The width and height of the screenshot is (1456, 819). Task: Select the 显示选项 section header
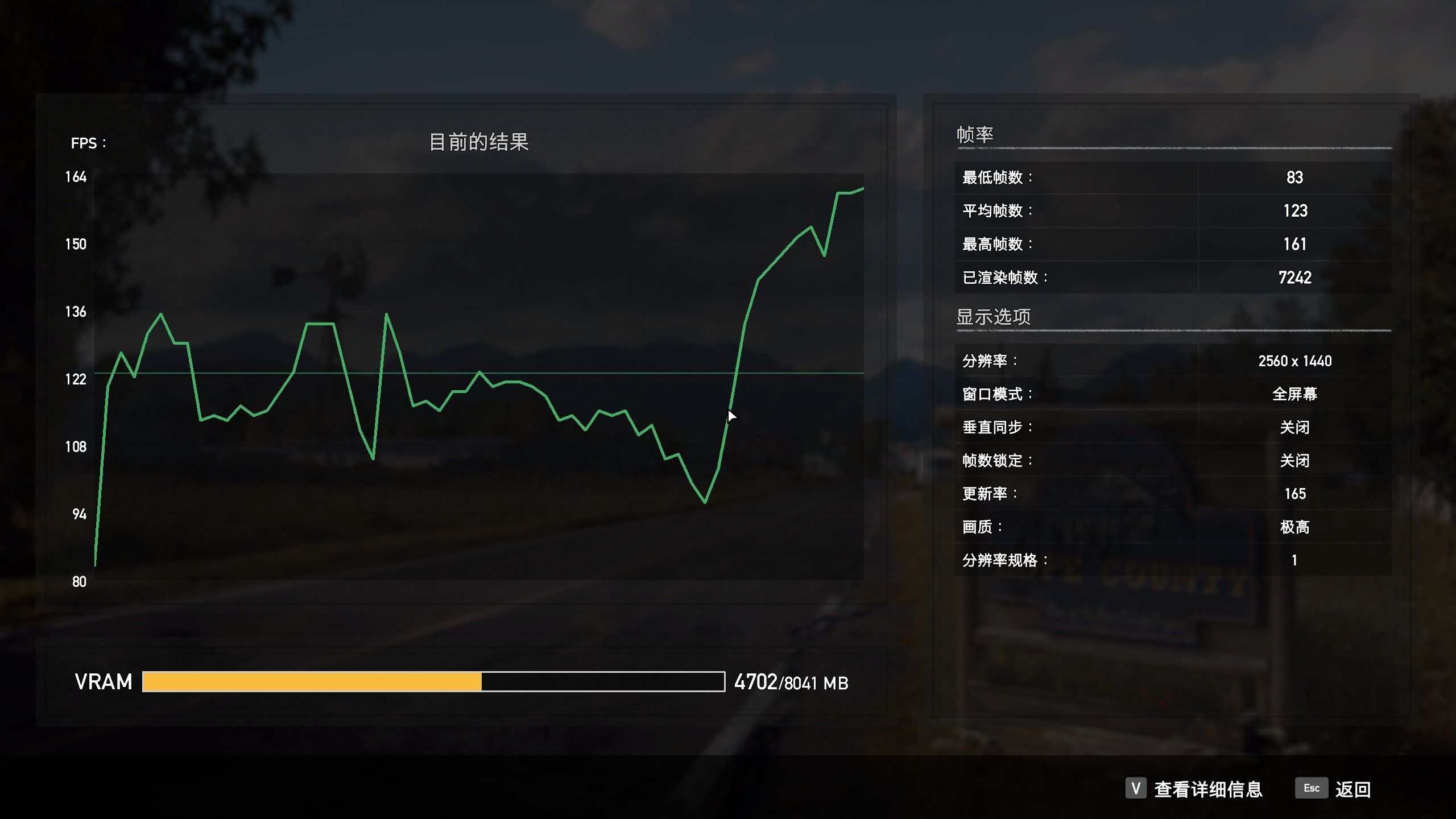pyautogui.click(x=994, y=317)
